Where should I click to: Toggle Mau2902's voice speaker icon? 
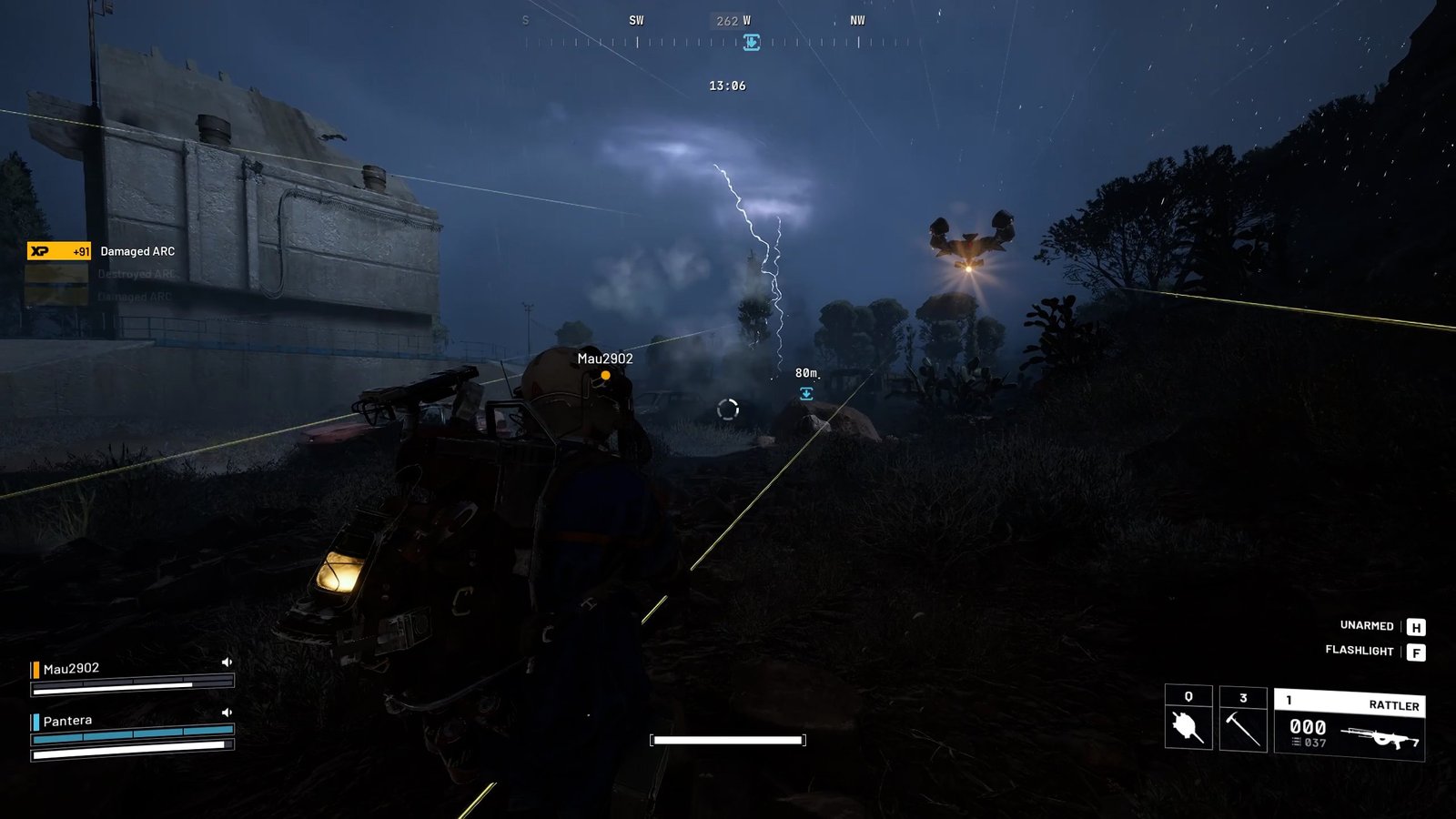(227, 662)
